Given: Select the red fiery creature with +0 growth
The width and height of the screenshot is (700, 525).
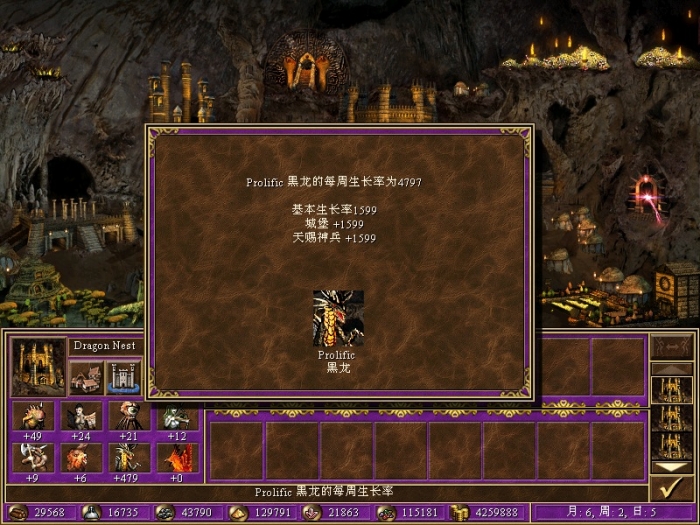Looking at the screenshot, I should 177,457.
